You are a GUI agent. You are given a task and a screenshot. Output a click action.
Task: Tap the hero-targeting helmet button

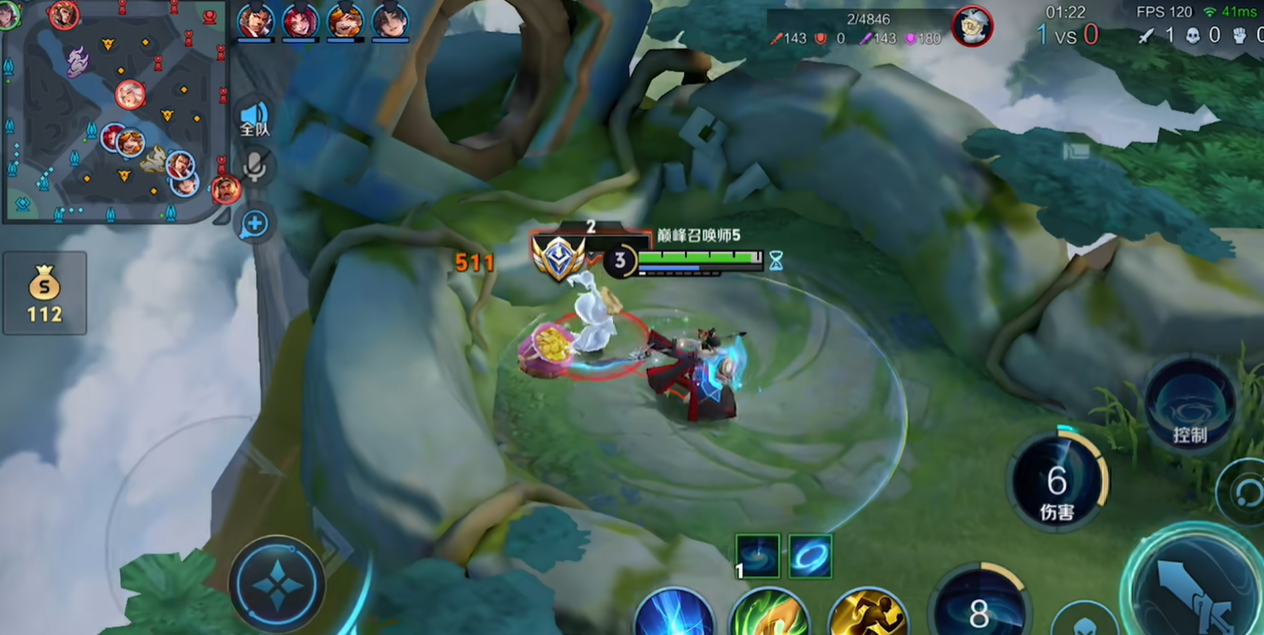(x=1083, y=622)
